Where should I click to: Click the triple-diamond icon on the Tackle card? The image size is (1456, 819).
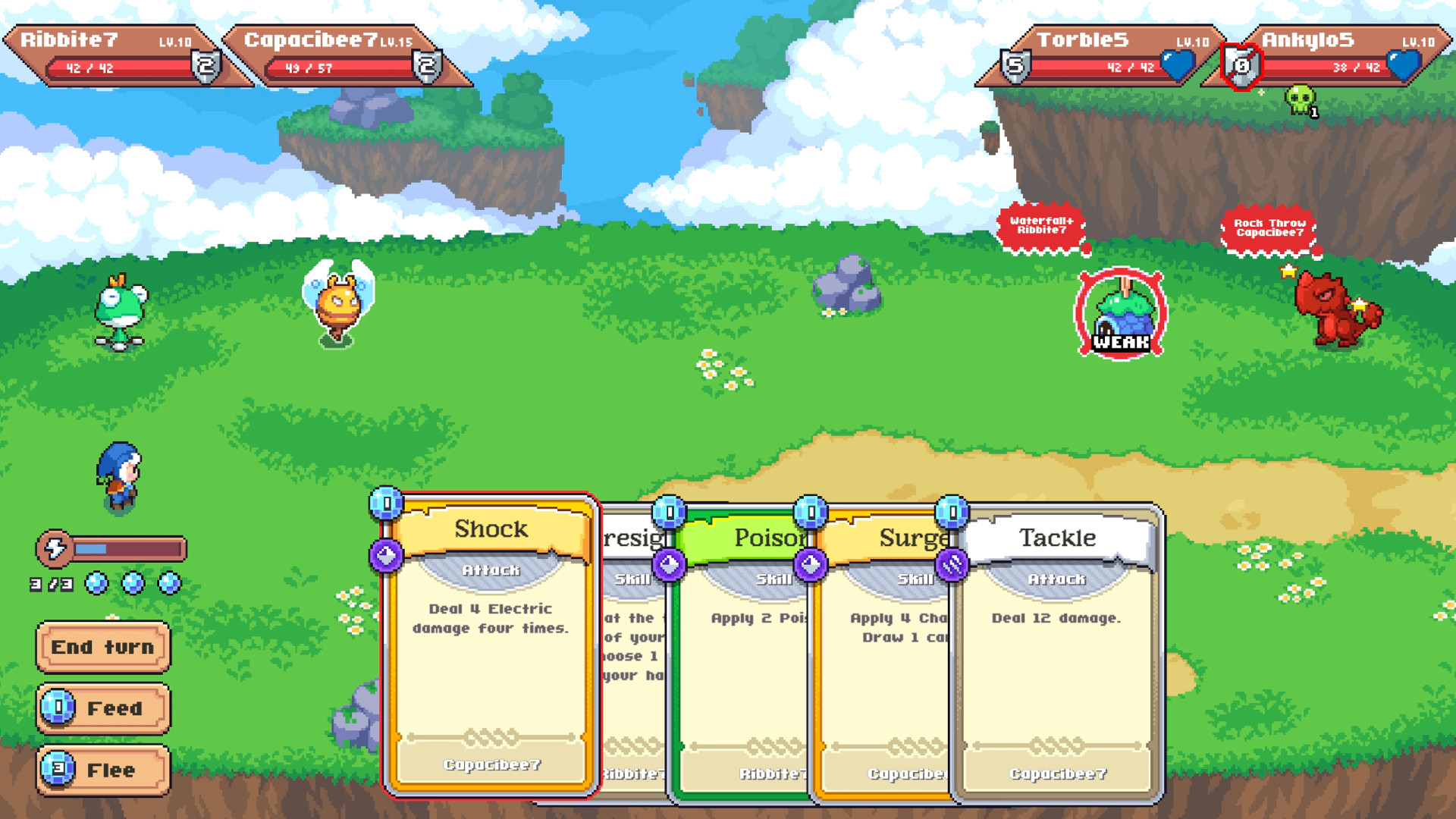pos(954,563)
